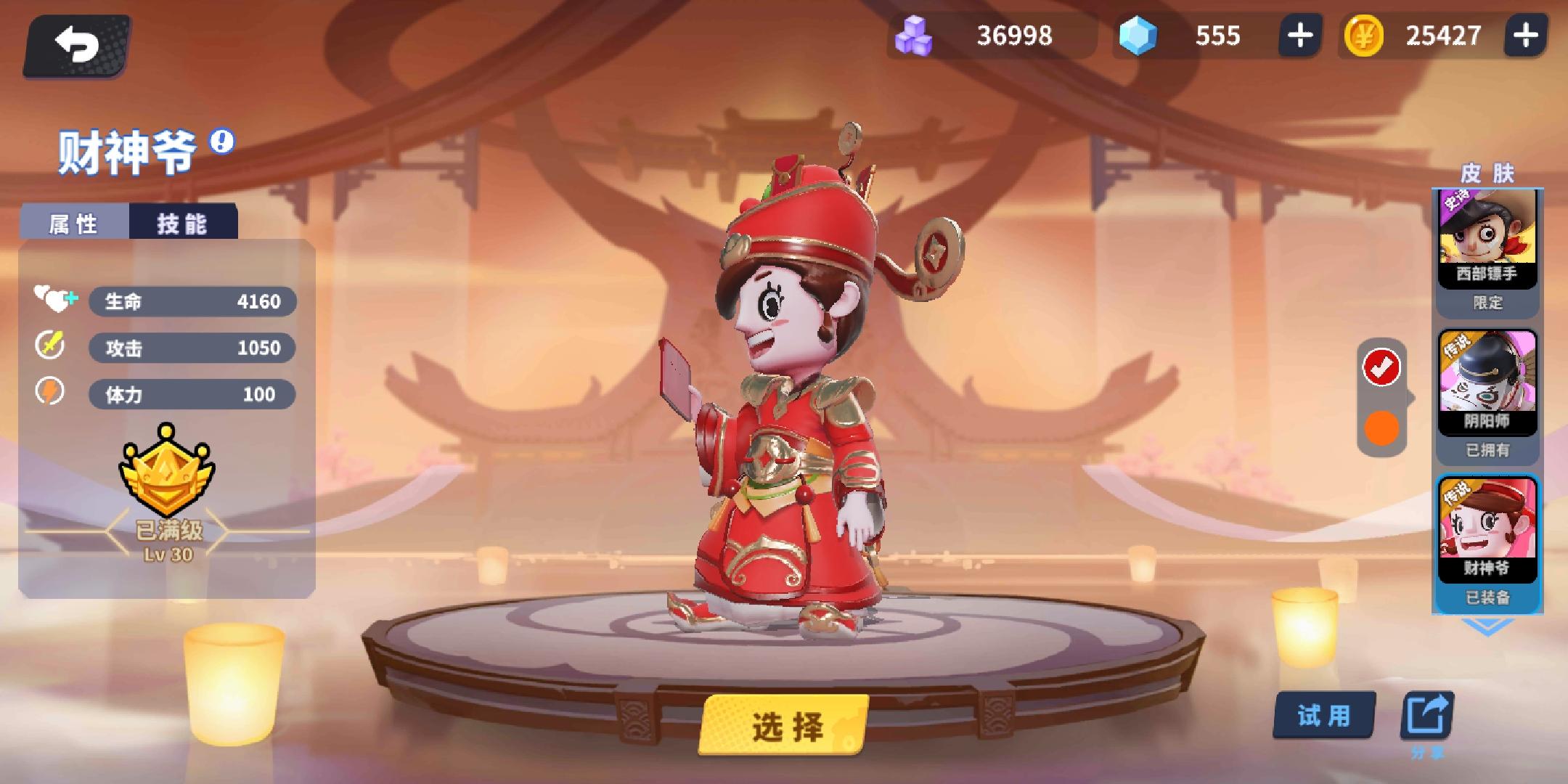Image resolution: width=1568 pixels, height=784 pixels.
Task: Click the plus beside the gold balance
Action: 1524,34
